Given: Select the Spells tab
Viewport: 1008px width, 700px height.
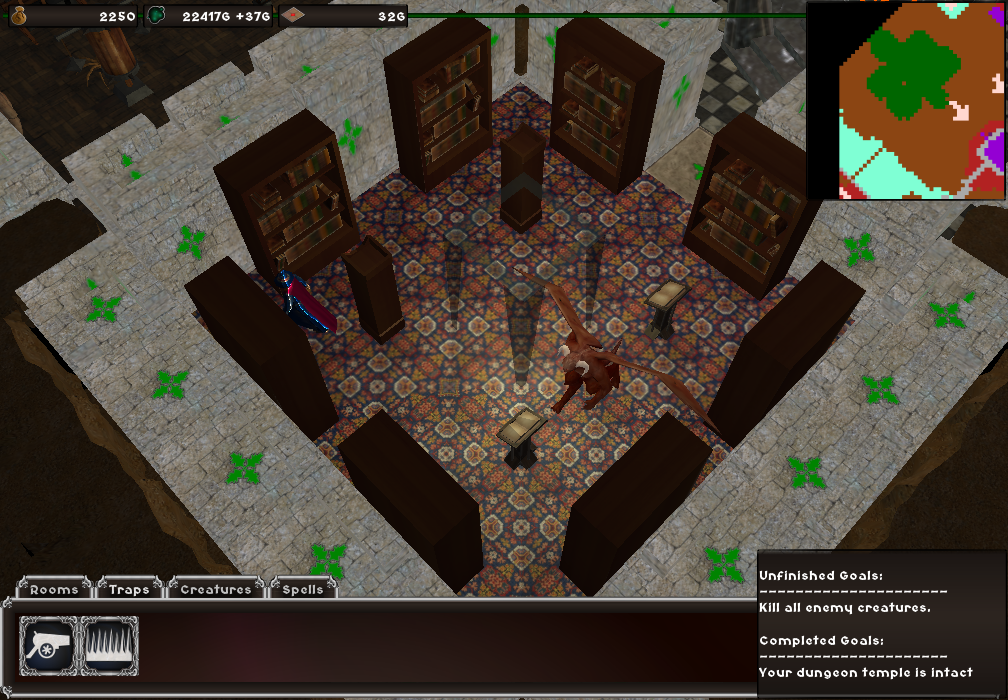Looking at the screenshot, I should tap(302, 589).
